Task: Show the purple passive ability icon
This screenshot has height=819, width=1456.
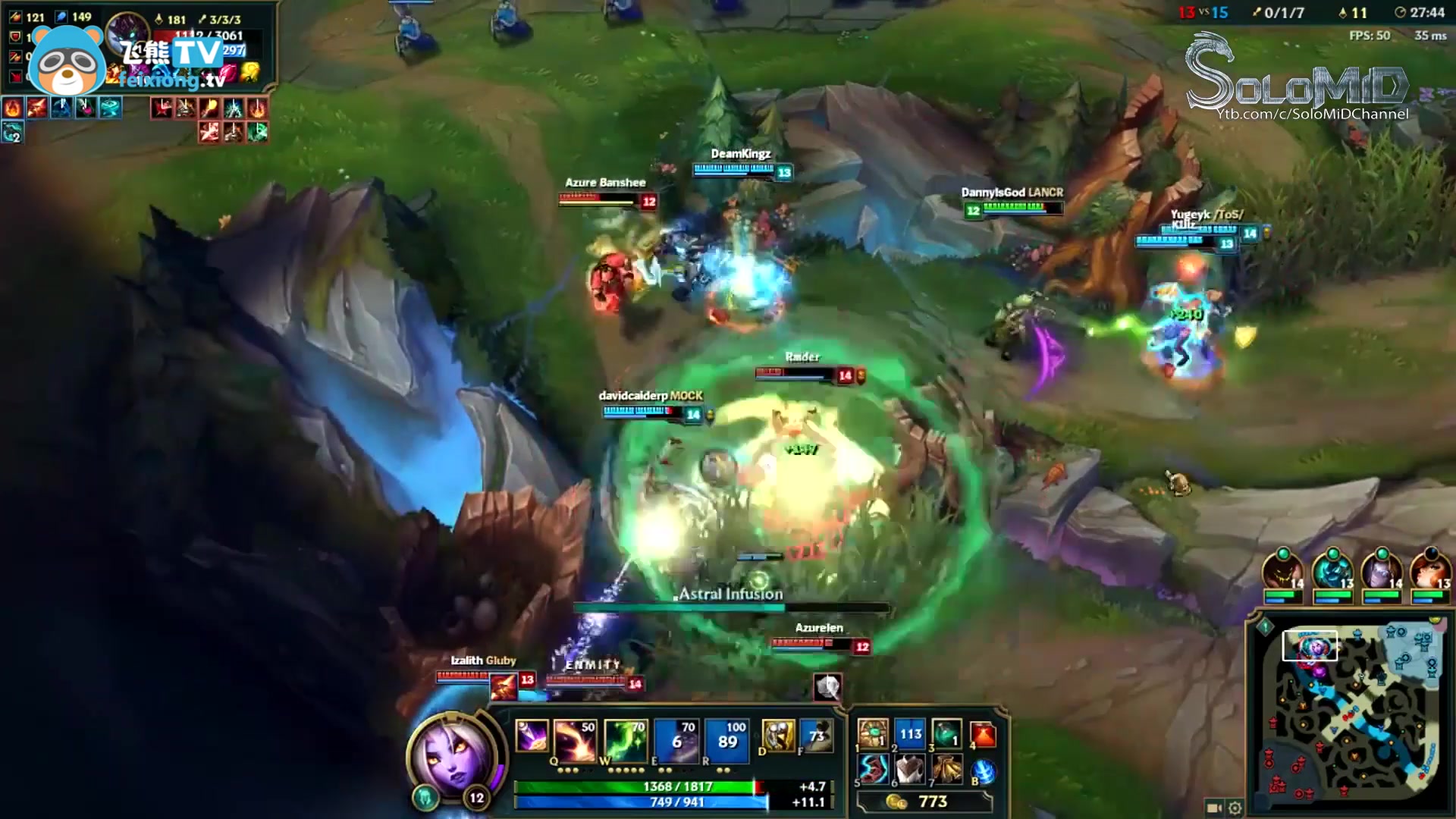Action: coord(531,736)
